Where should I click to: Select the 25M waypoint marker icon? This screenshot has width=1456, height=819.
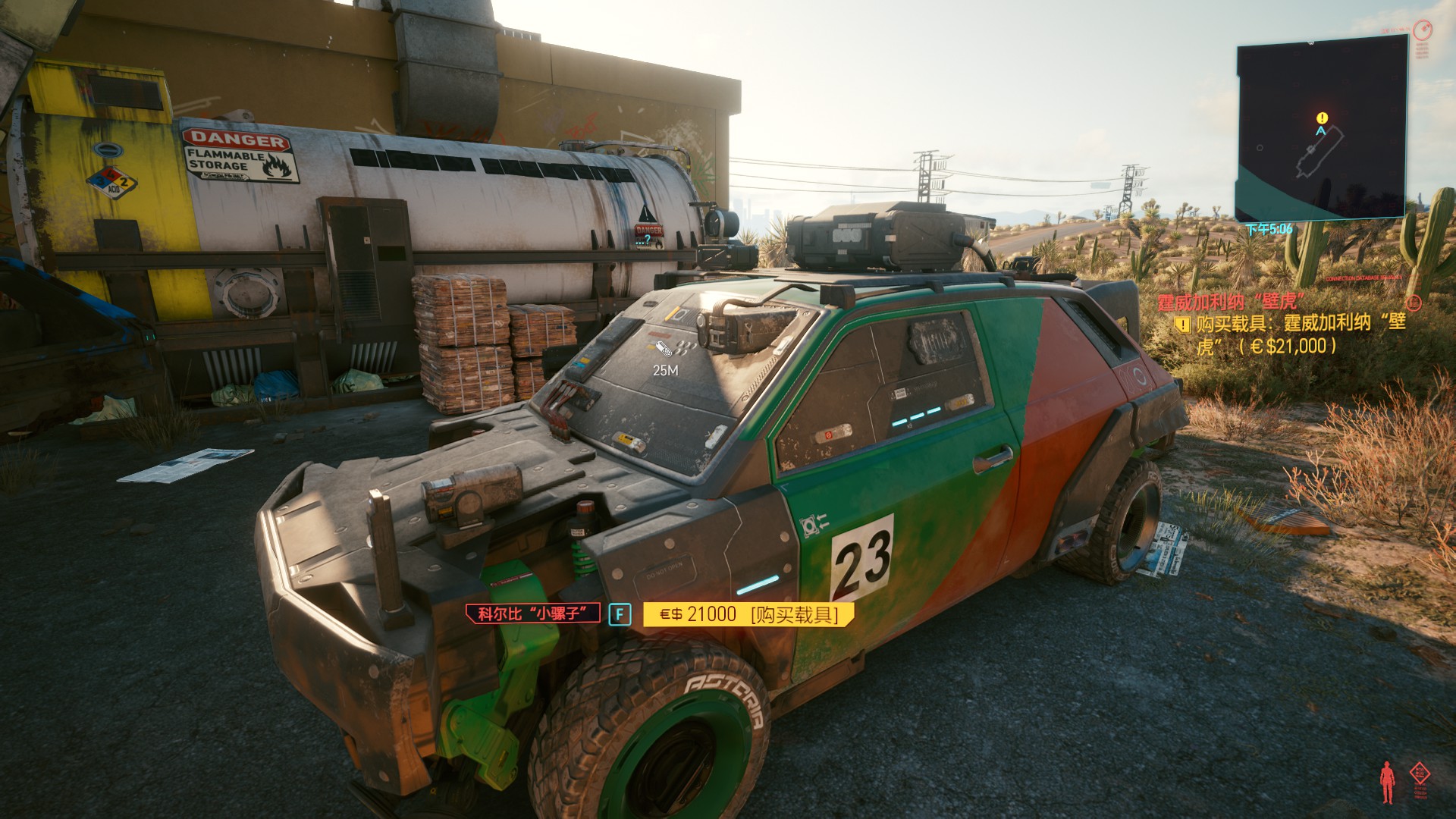664,350
